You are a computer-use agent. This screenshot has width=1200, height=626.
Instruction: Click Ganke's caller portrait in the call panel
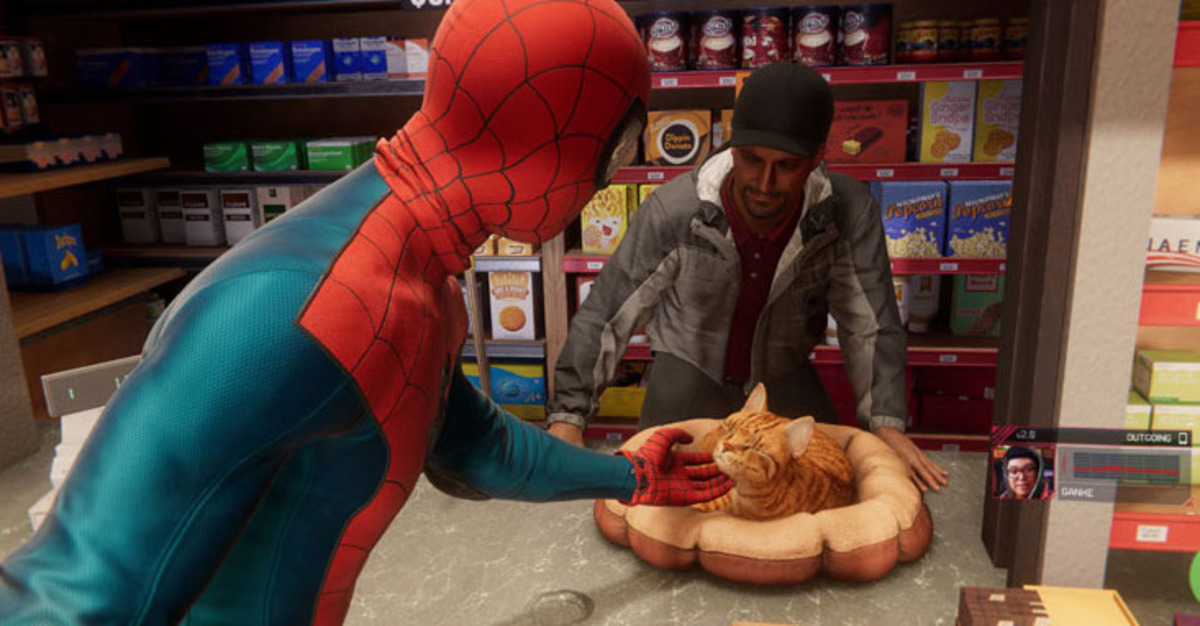(x=1023, y=472)
